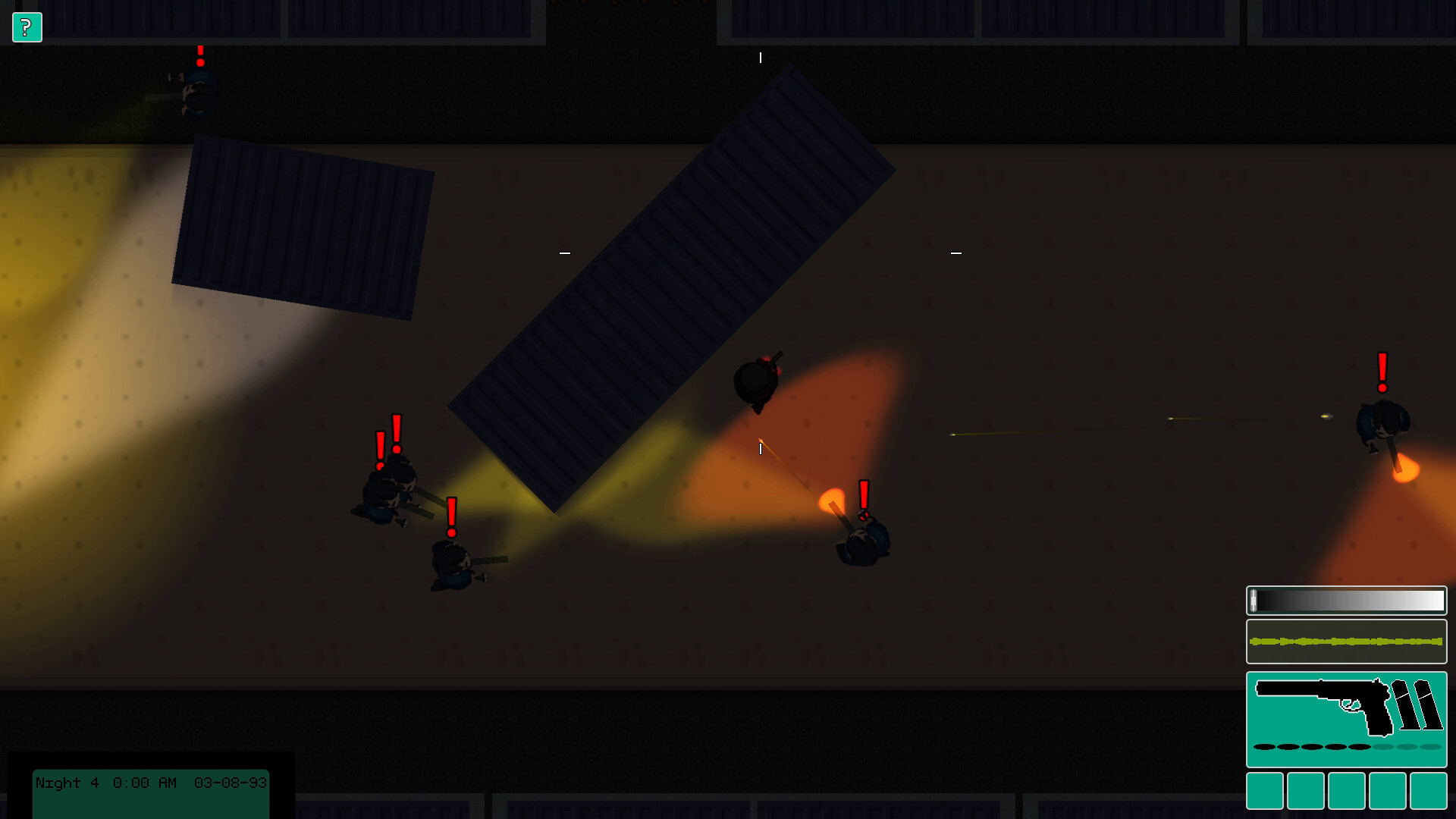
Task: Click the first black ammo bullet indicator
Action: click(x=1266, y=747)
